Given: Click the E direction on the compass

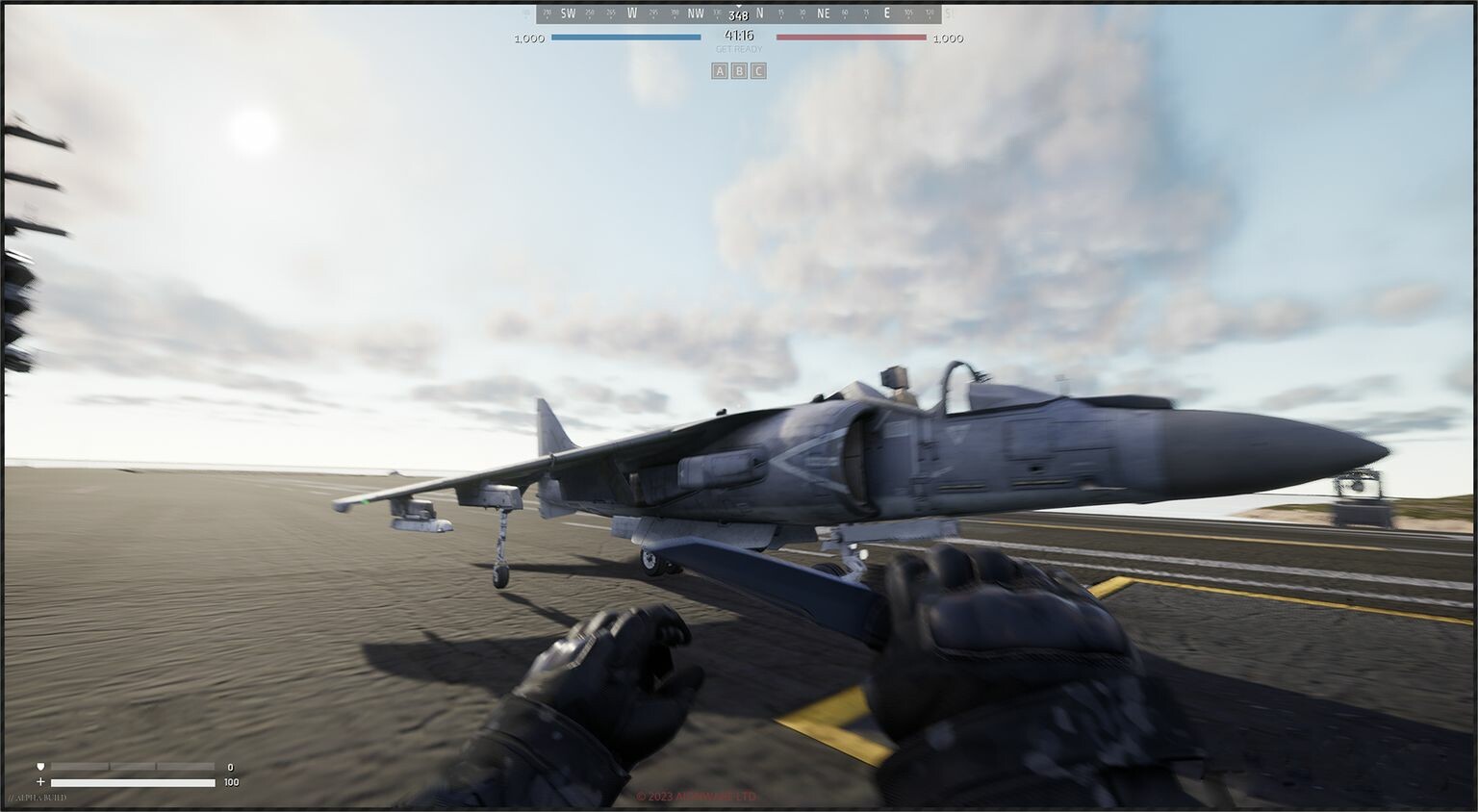Looking at the screenshot, I should tap(886, 13).
